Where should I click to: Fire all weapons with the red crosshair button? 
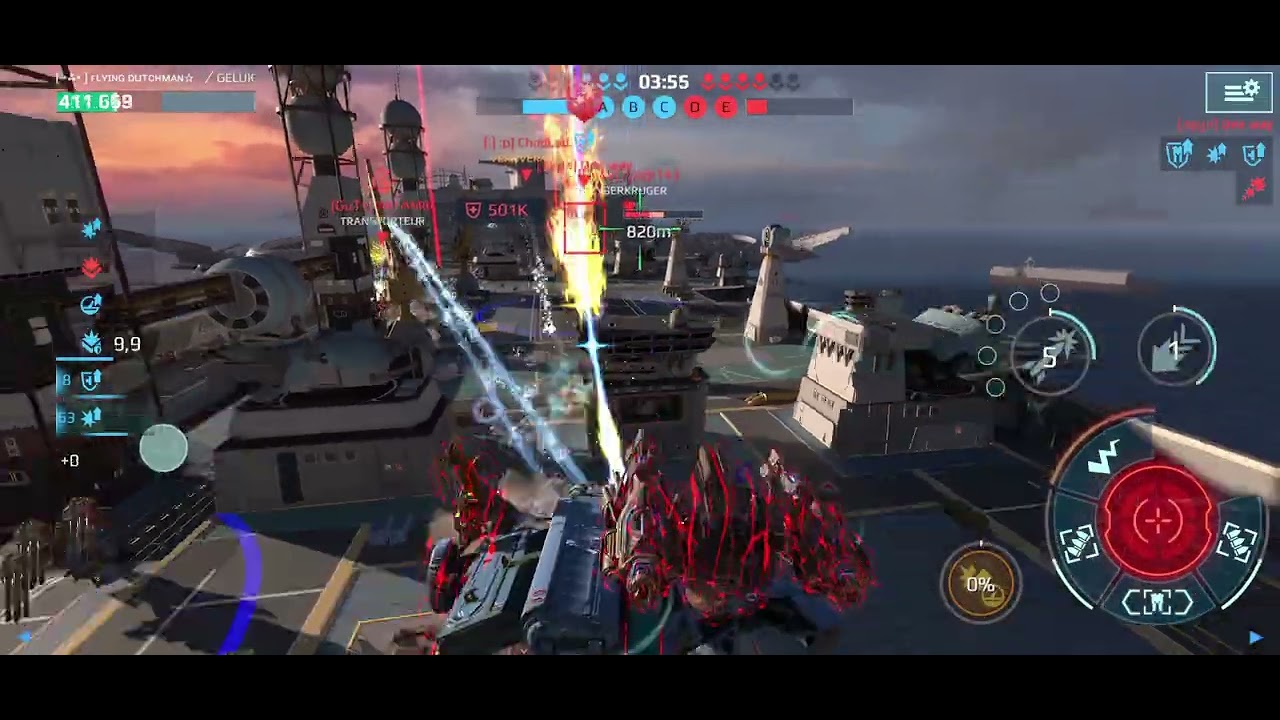1158,520
